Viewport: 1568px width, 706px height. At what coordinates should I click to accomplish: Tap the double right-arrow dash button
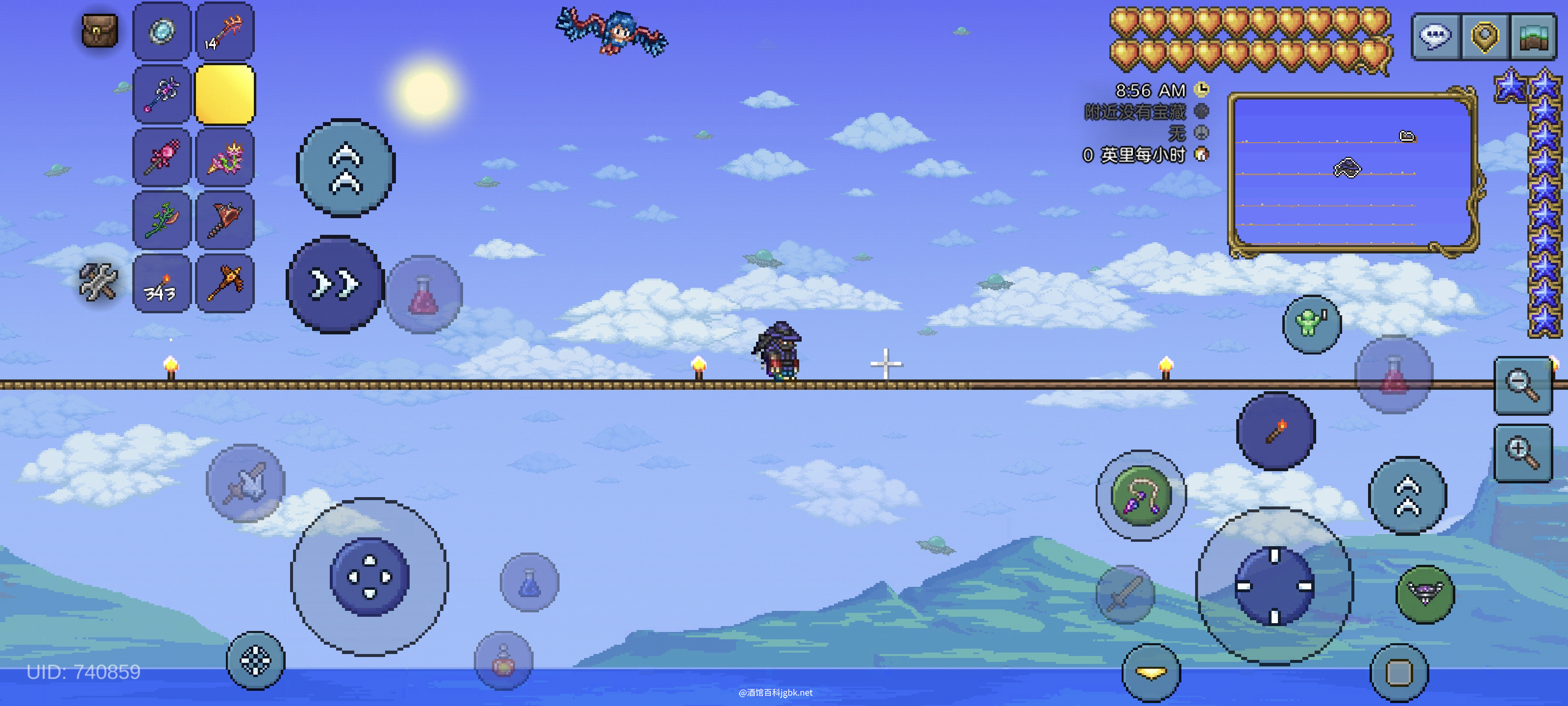(x=335, y=284)
